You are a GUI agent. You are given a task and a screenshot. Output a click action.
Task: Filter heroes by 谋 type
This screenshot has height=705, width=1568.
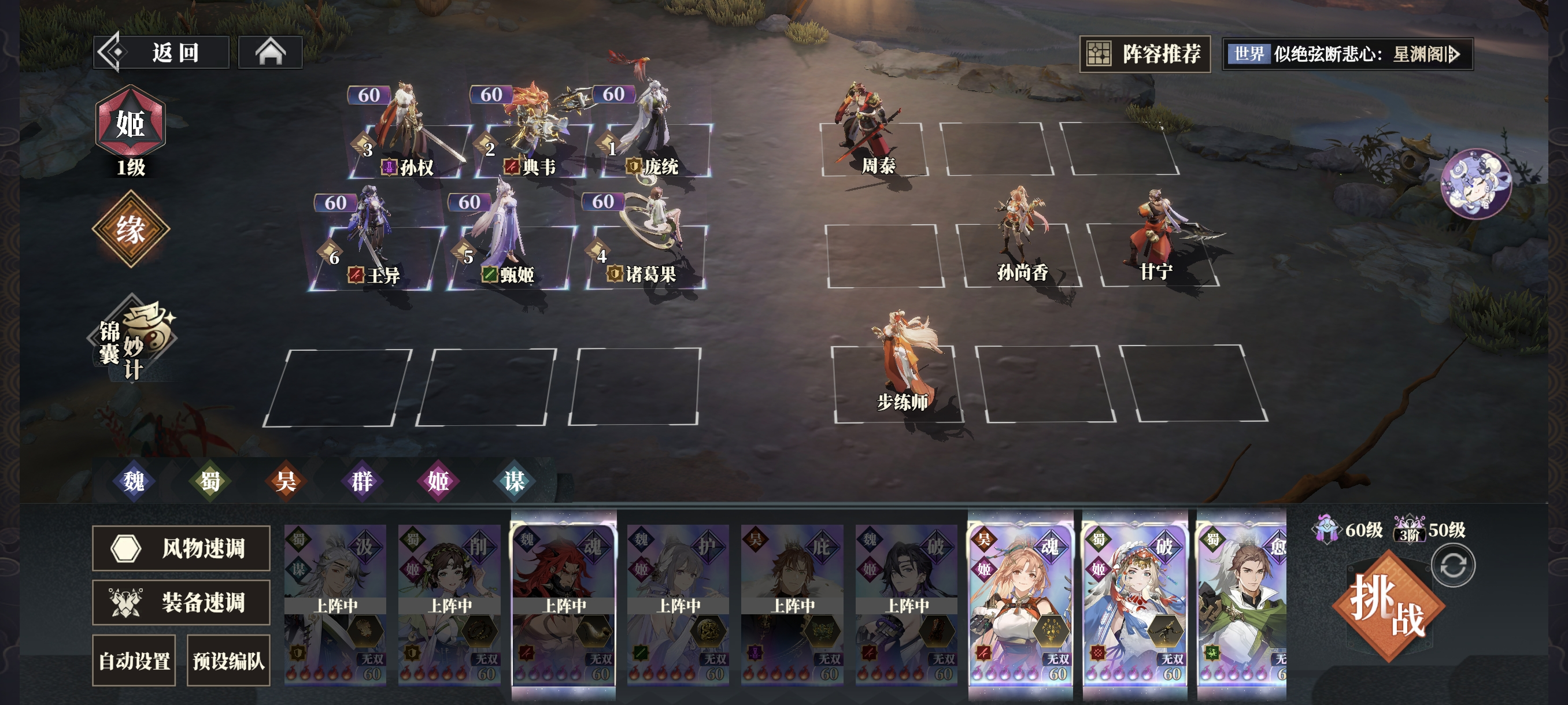click(515, 481)
